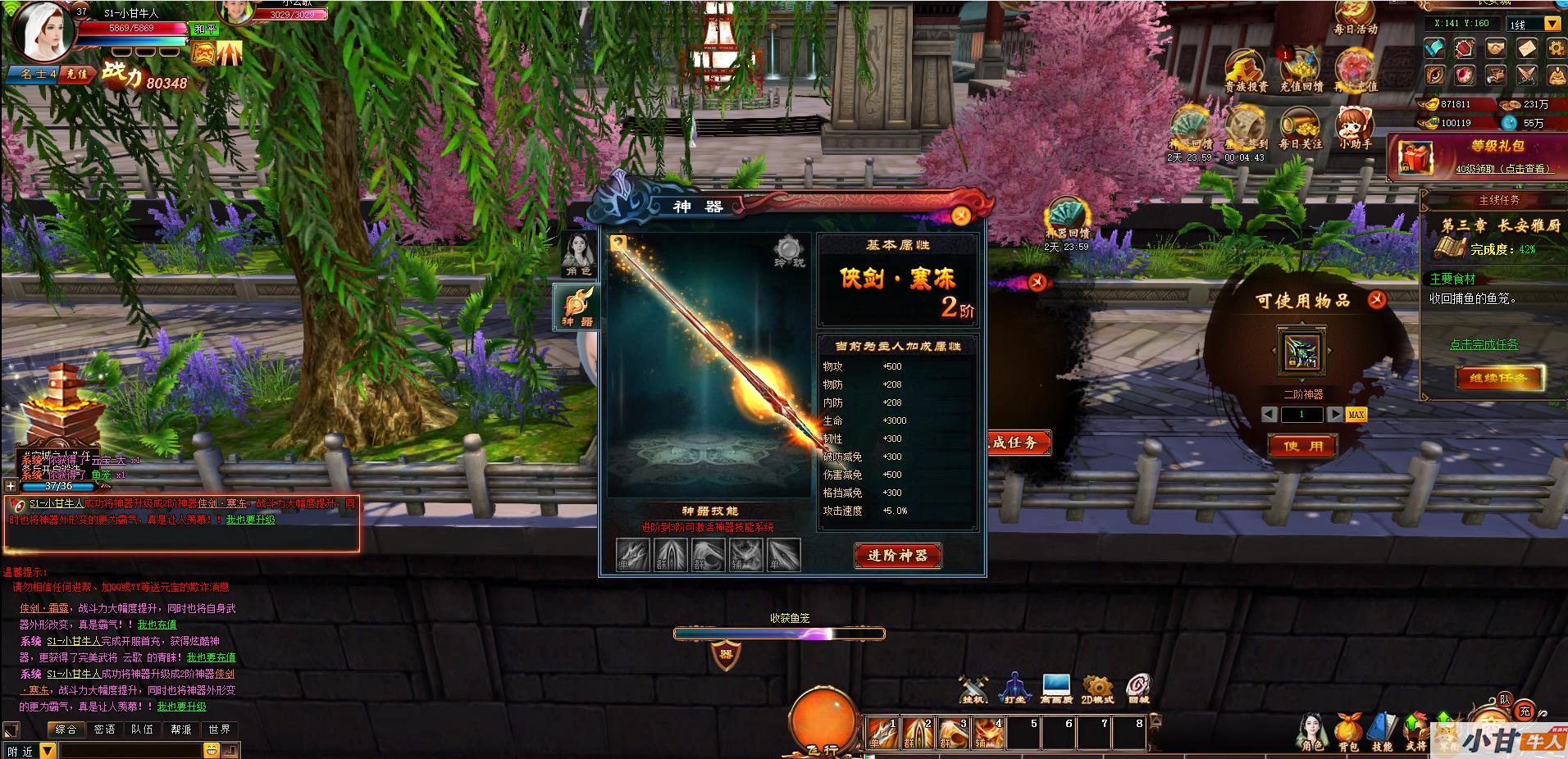The width and height of the screenshot is (1568, 759).
Task: Continue the quest with 继续任务
Action: [x=1499, y=378]
